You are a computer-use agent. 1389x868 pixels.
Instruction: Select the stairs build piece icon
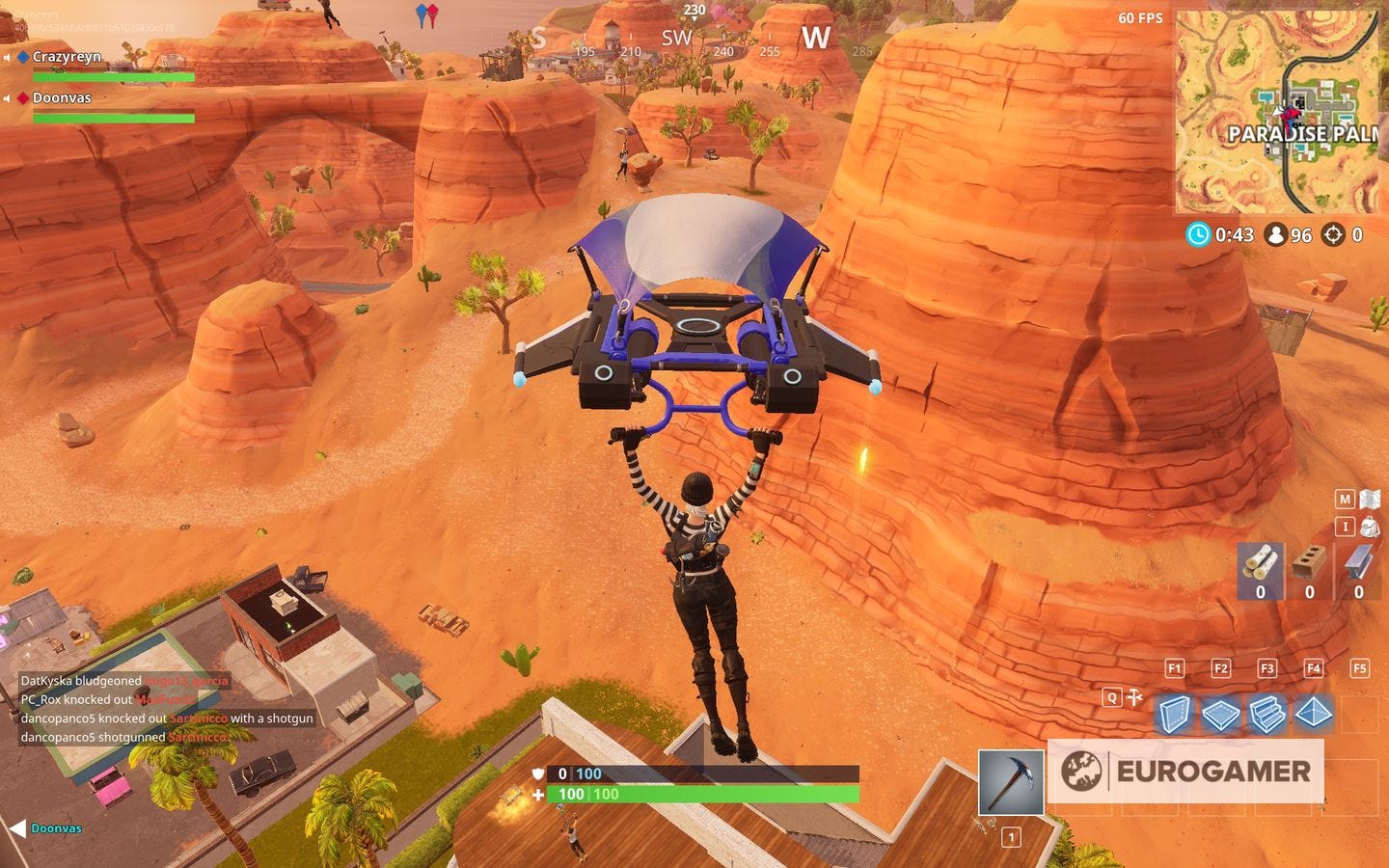[x=1267, y=716]
